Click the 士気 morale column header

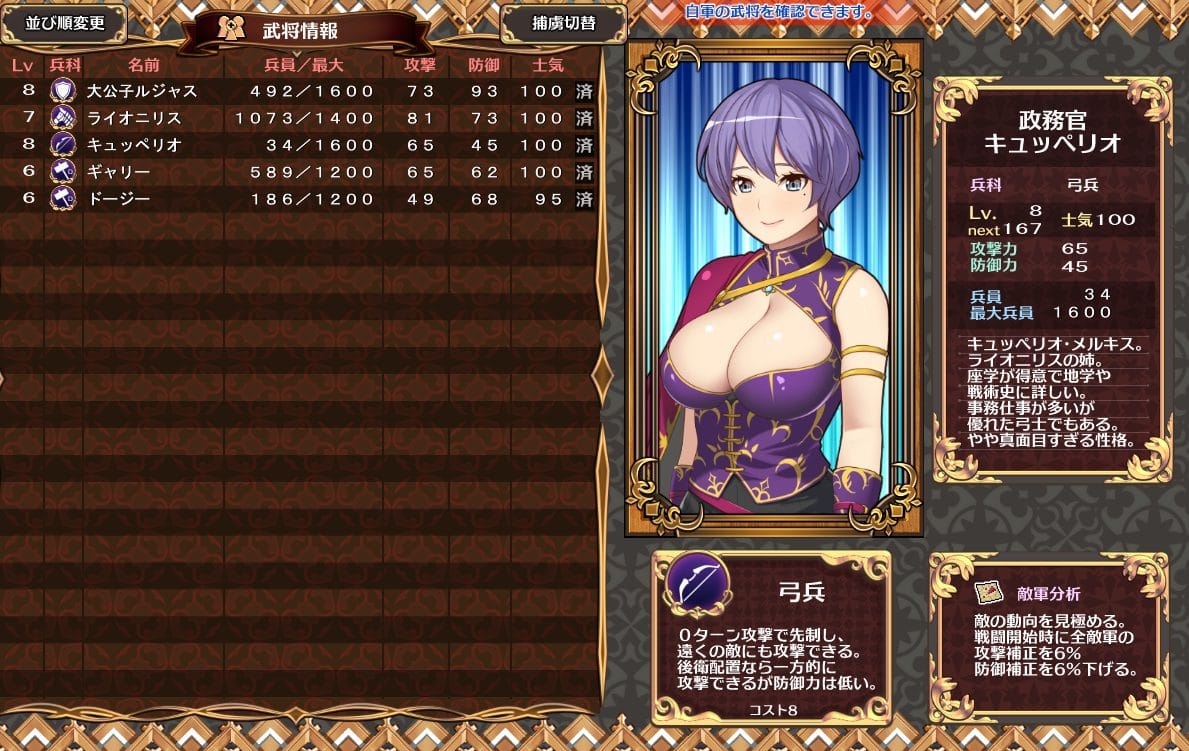point(547,65)
